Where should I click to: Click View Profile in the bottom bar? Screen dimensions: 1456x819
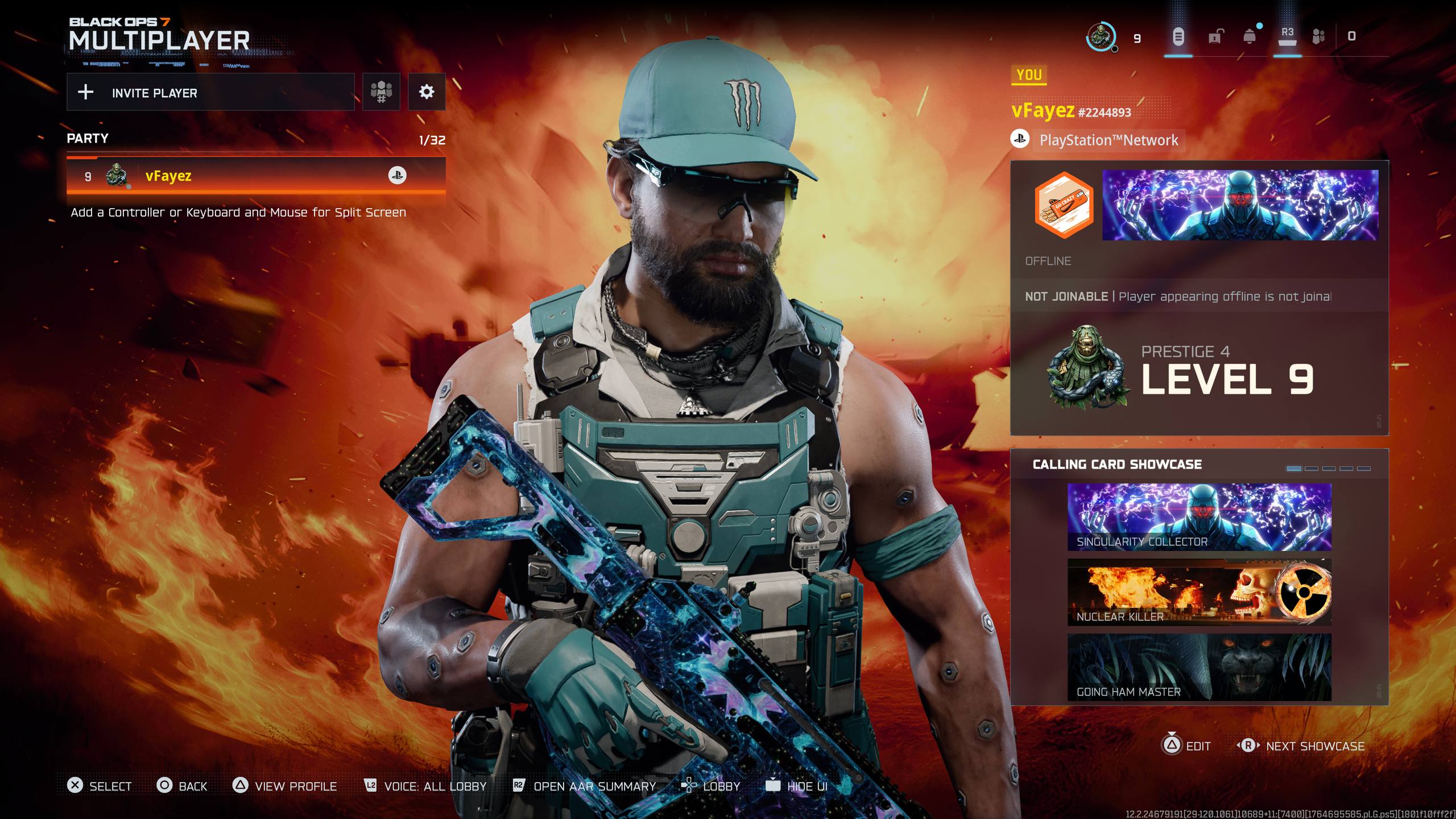click(286, 786)
